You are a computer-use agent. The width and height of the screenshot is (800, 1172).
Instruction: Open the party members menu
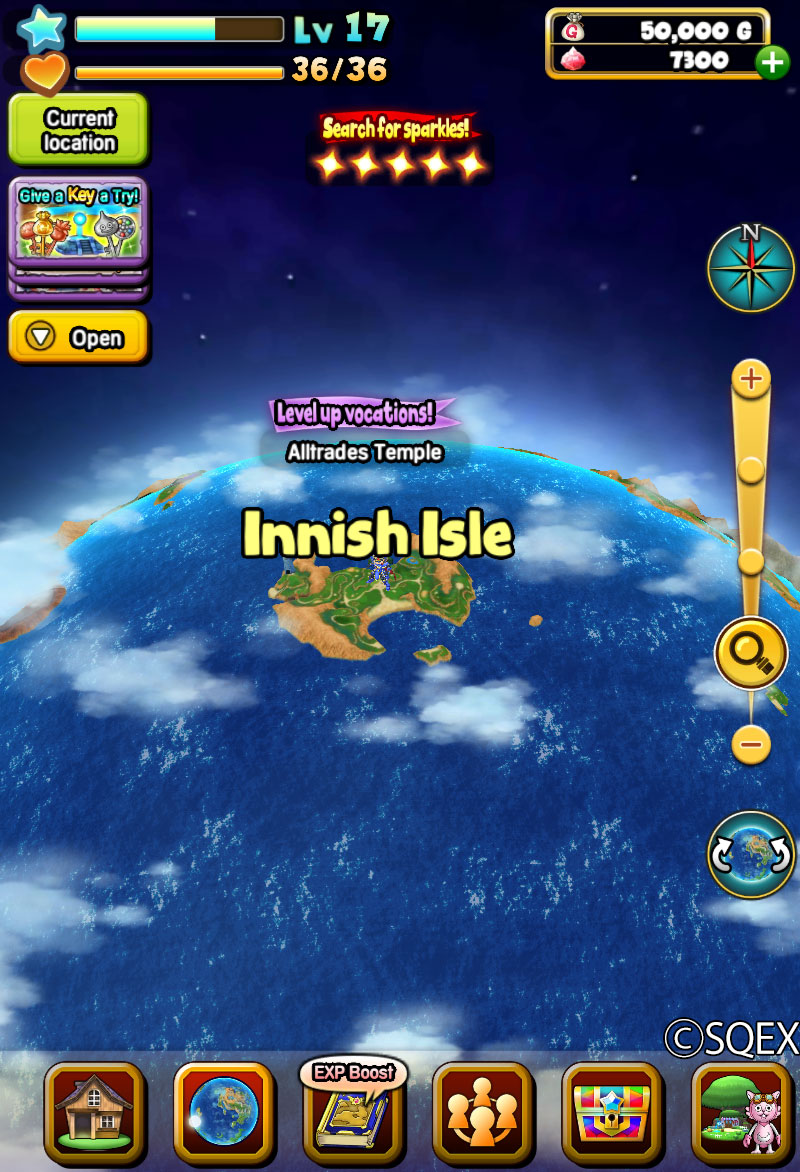point(482,1112)
